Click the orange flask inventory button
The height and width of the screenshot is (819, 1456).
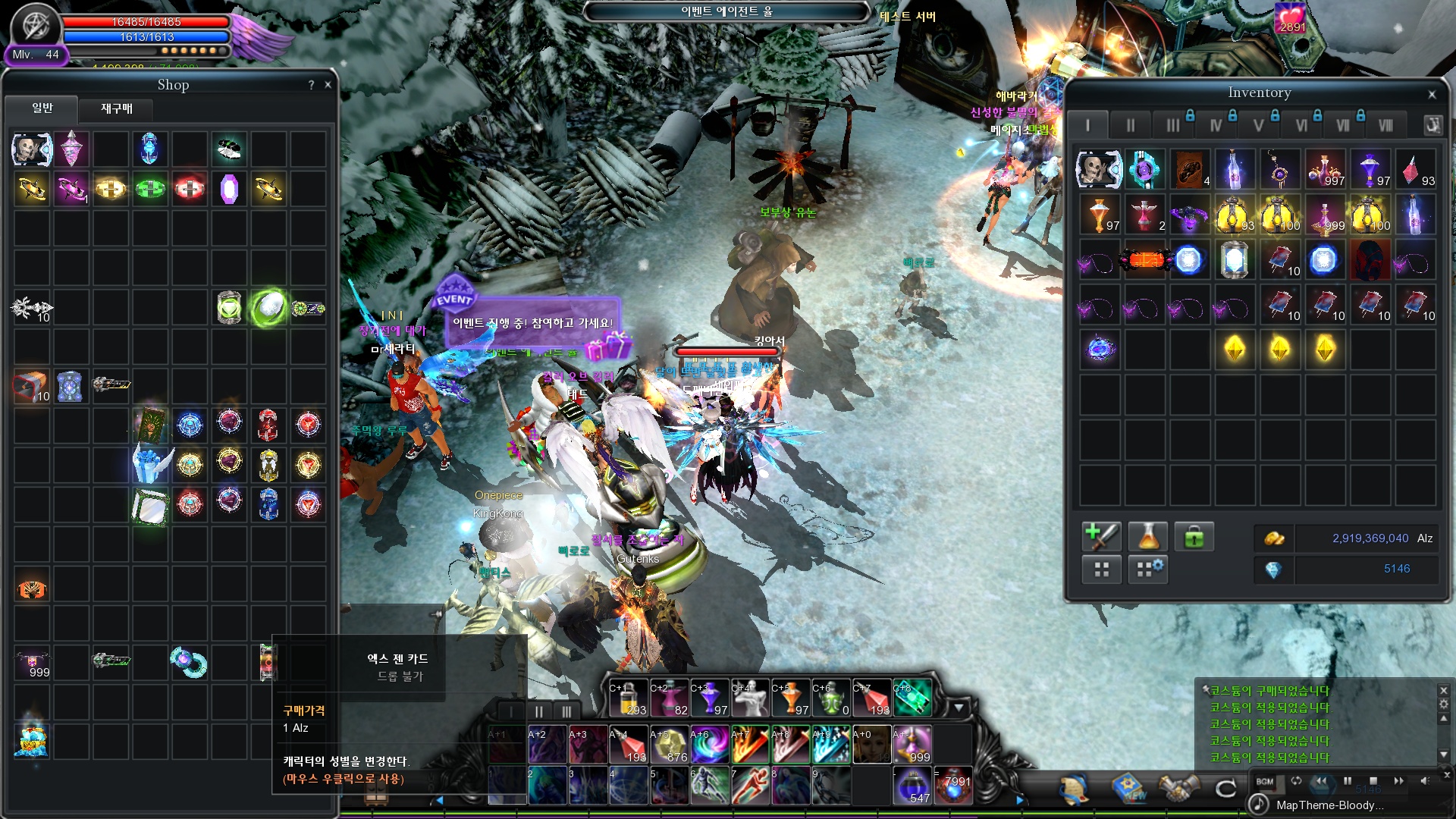[x=1148, y=537]
